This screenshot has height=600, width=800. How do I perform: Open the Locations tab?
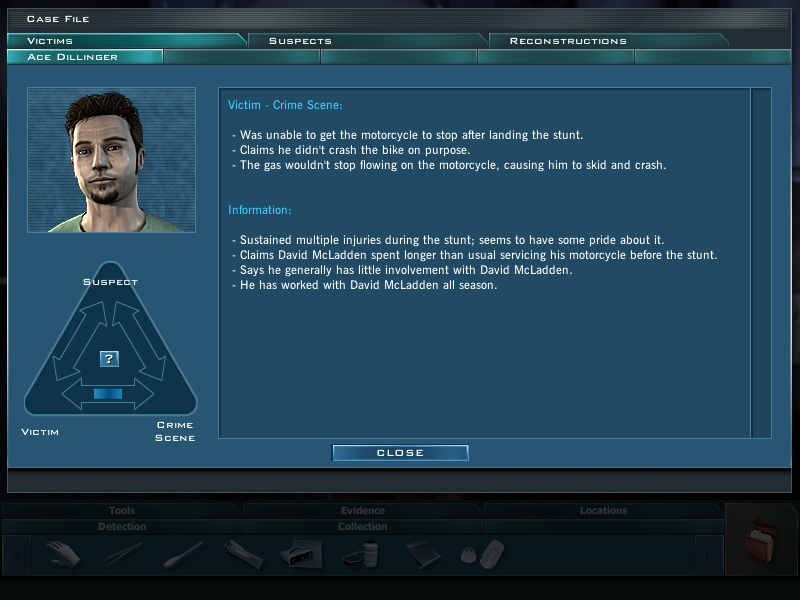click(603, 511)
